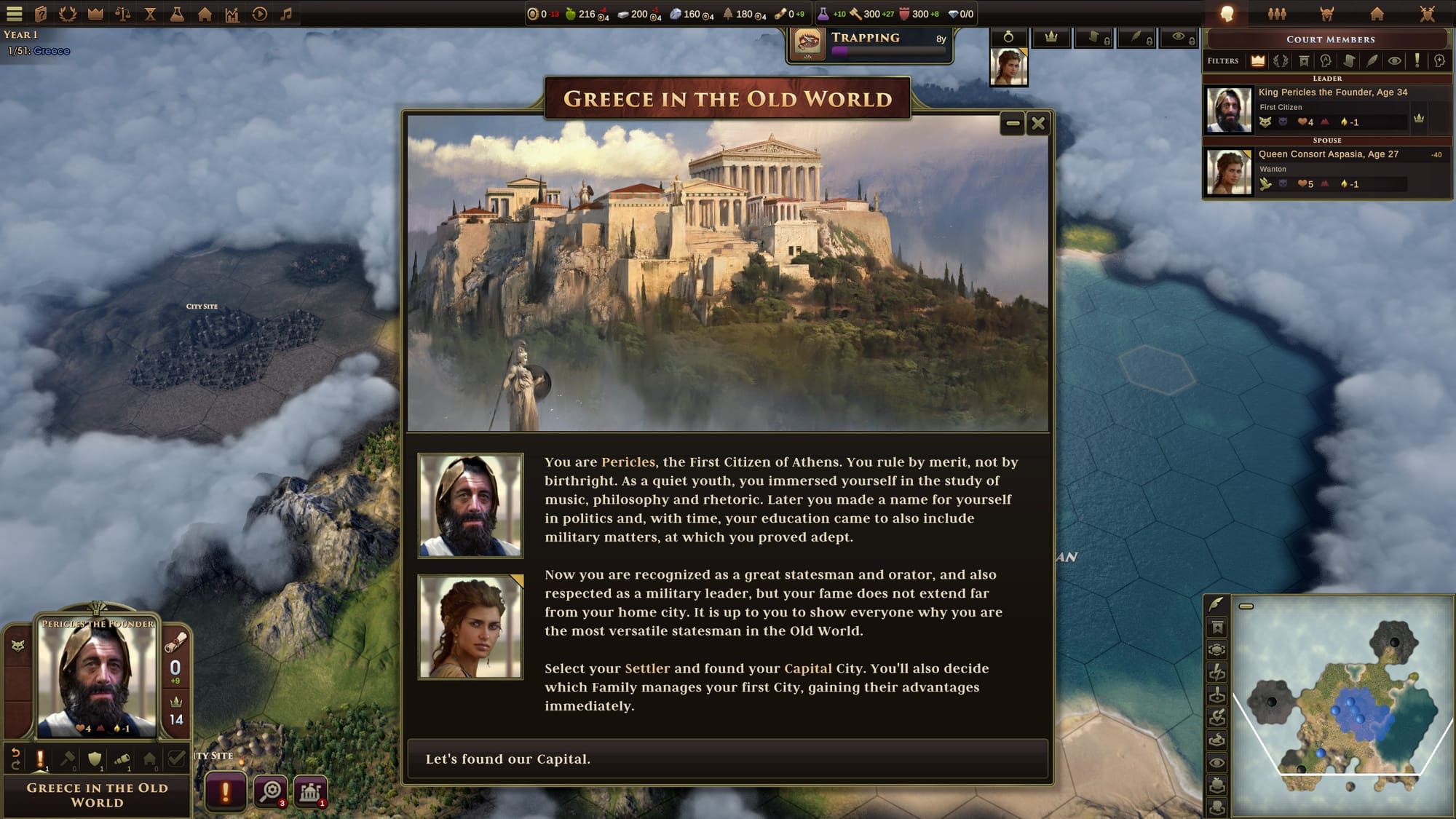
Task: Switch to the crossed swords shield tab
Action: pos(1427,13)
